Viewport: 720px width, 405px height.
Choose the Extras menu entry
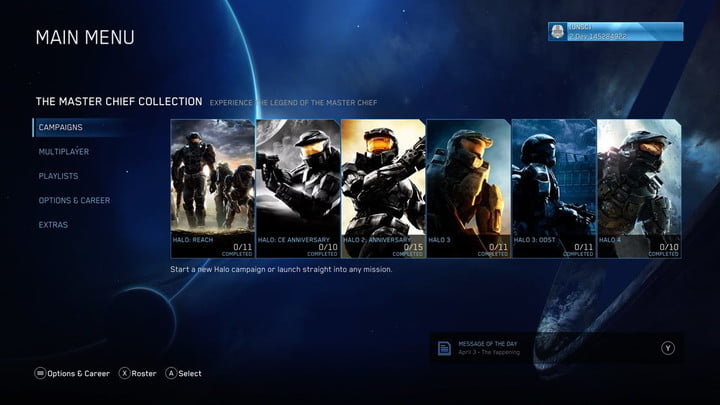click(x=53, y=225)
